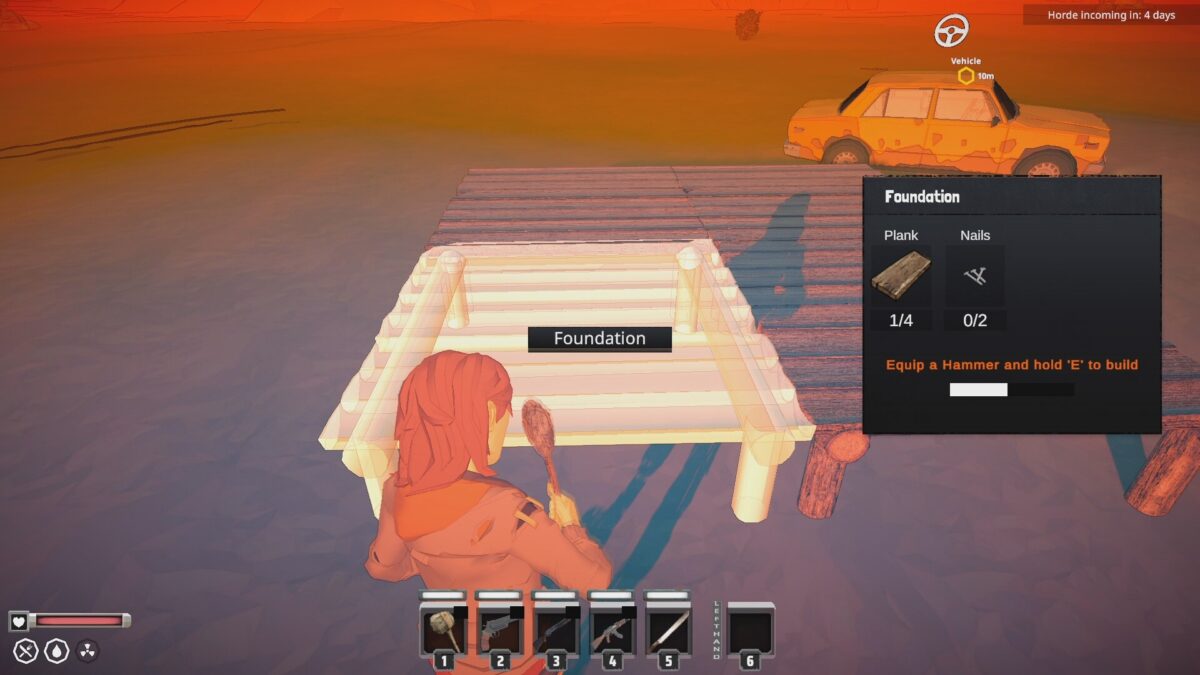Click the steering wheel vehicle marker
Viewport: 1200px width, 675px height.
click(951, 31)
